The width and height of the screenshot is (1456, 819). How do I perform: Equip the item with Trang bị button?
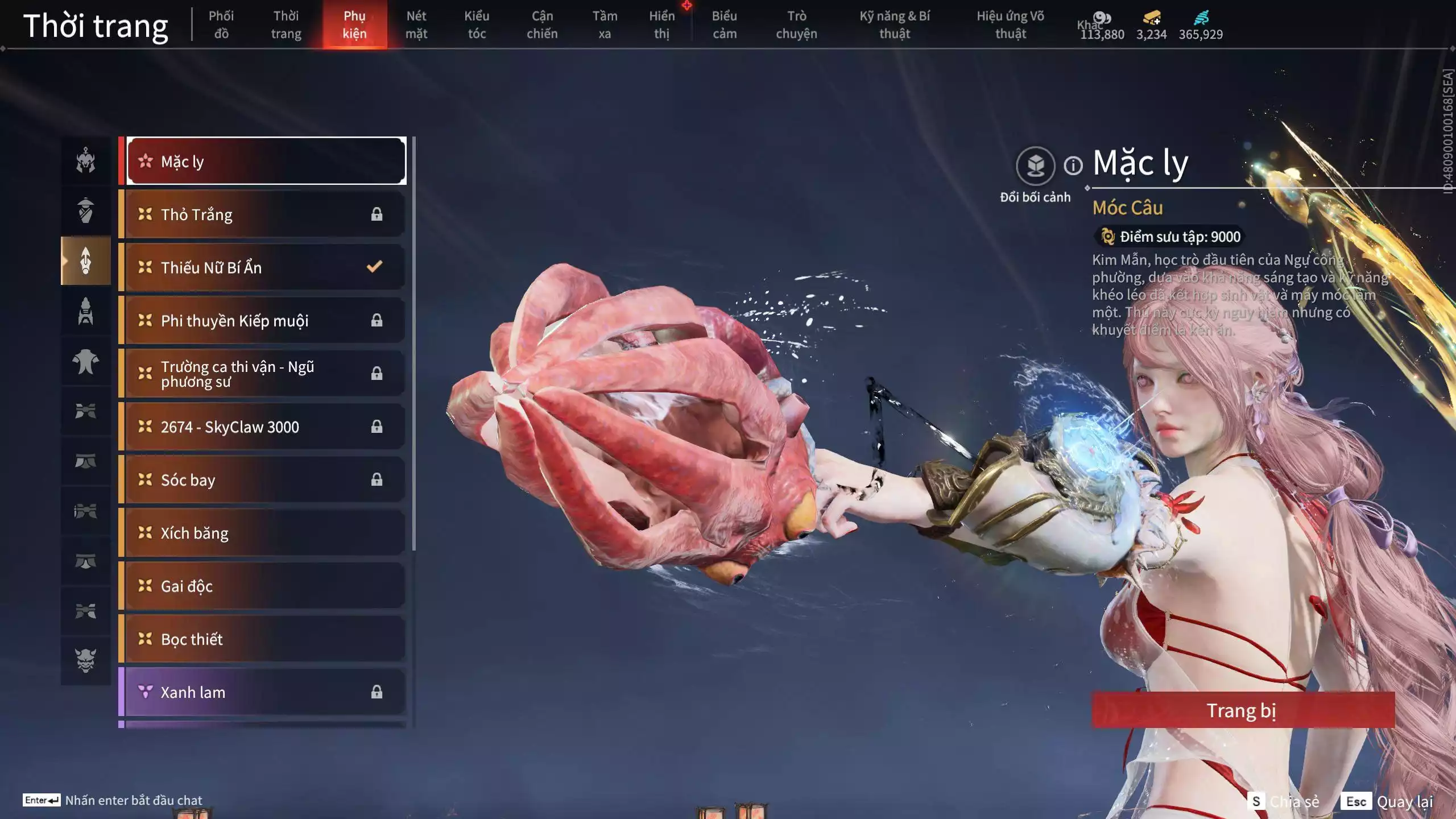(x=1242, y=710)
